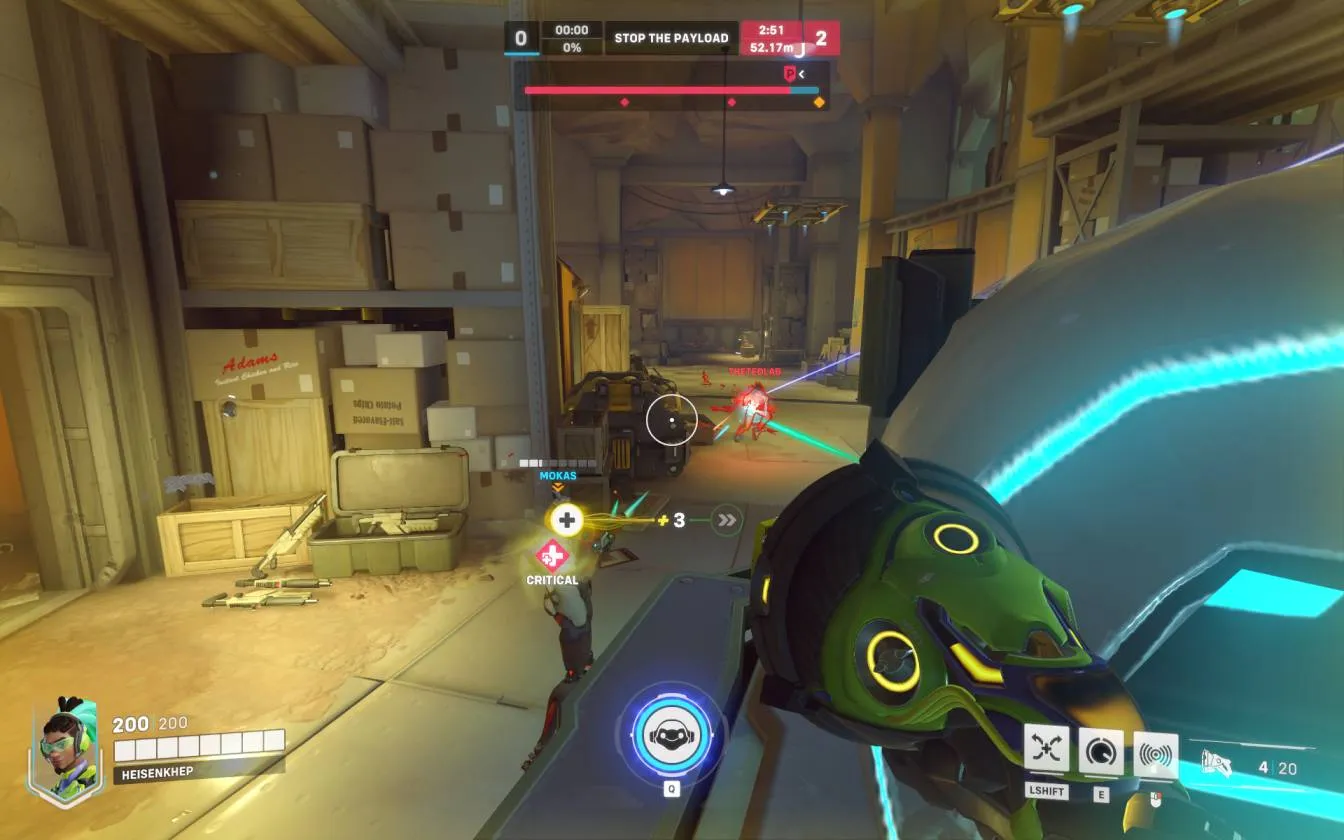Image resolution: width=1344 pixels, height=840 pixels.
Task: Select the weapon icon beside the ammo count
Action: 1216,766
